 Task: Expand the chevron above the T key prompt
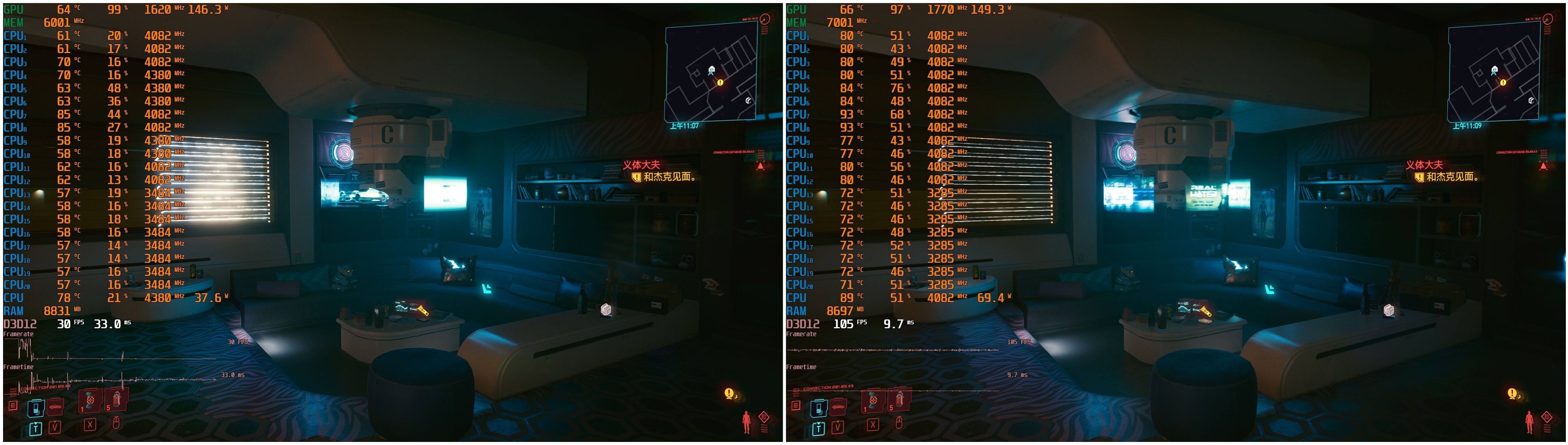pos(35,423)
